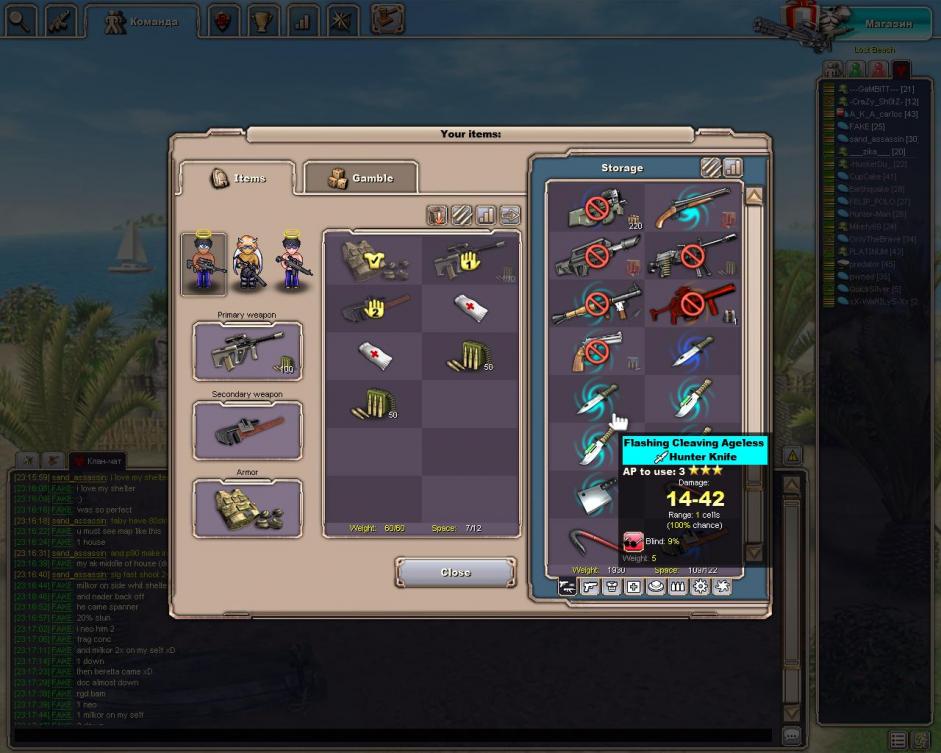Screen dimensions: 941x753
Task: Choose the wooden shotgun in Storage
Action: pyautogui.click(x=693, y=210)
